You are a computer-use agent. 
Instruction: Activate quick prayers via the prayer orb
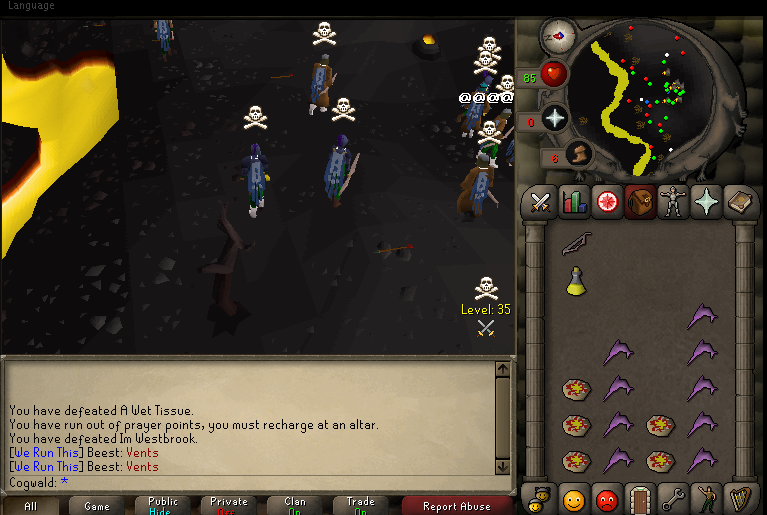(554, 119)
